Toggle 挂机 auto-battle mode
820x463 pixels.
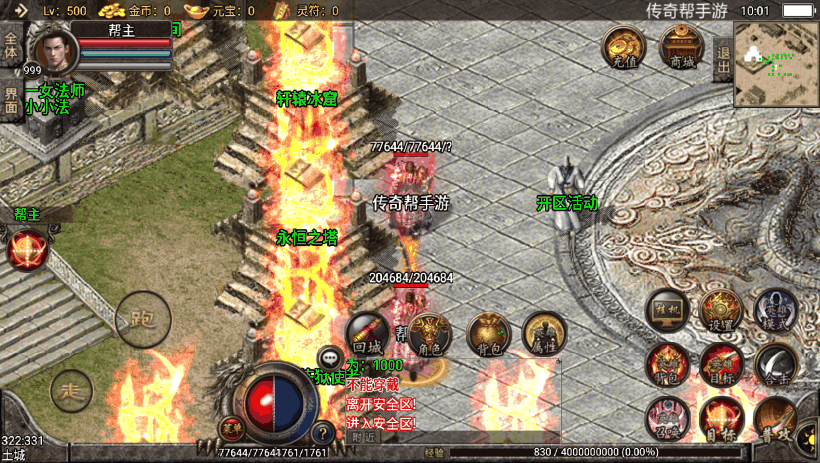(x=666, y=310)
